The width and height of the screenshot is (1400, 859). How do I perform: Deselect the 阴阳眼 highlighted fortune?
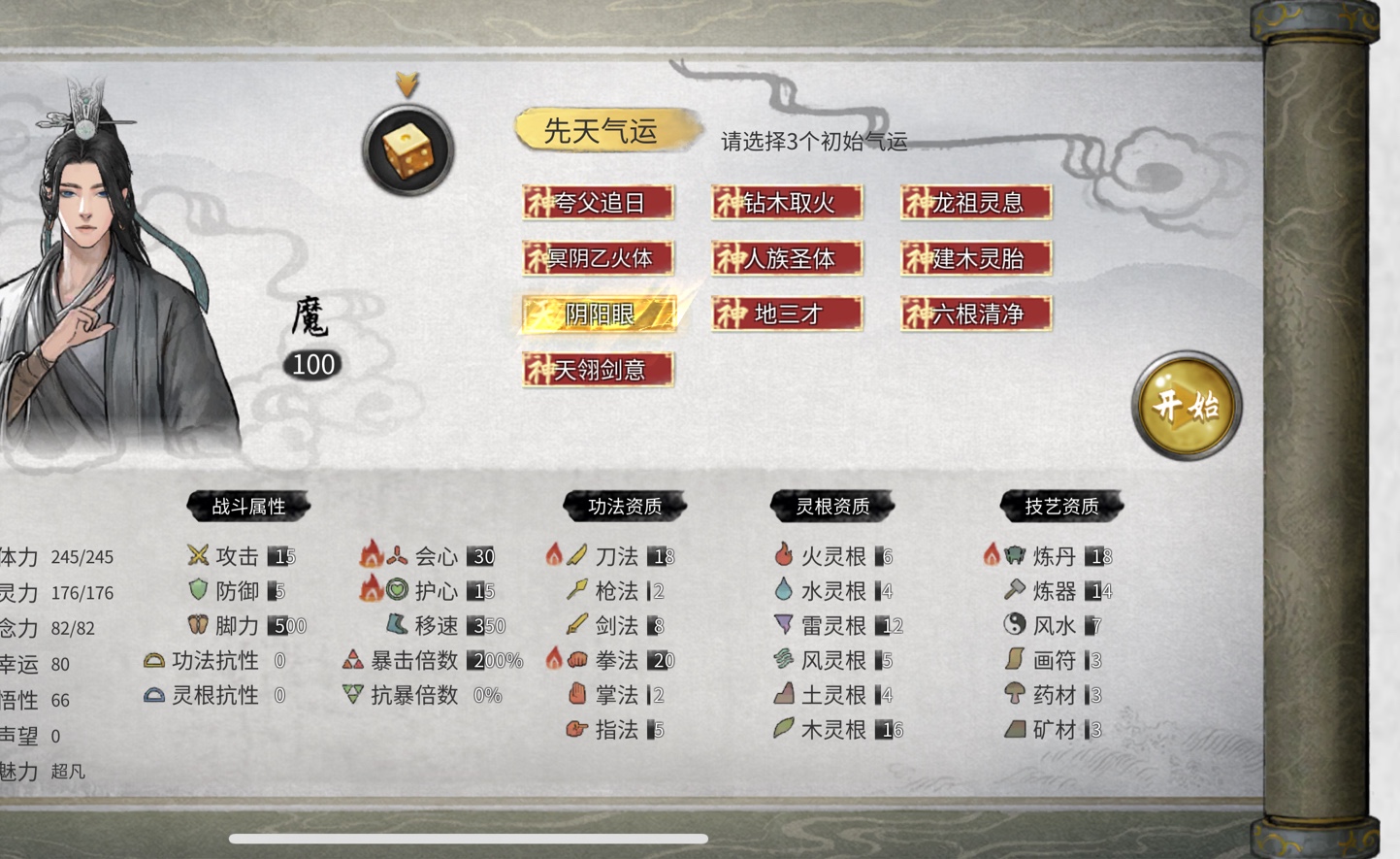[599, 314]
